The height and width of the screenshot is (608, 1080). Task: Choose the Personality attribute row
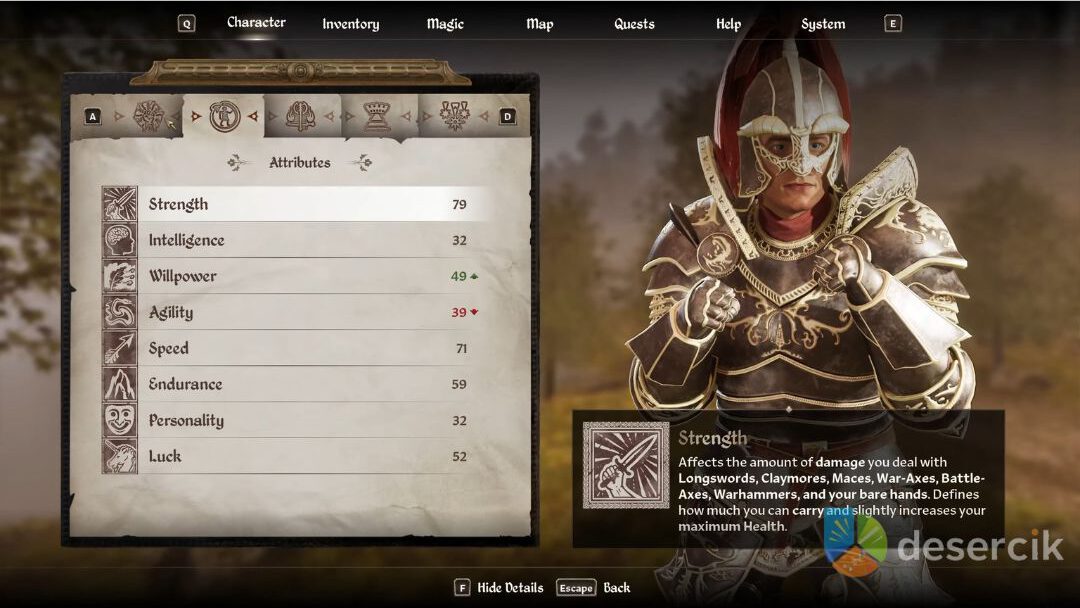(x=300, y=420)
